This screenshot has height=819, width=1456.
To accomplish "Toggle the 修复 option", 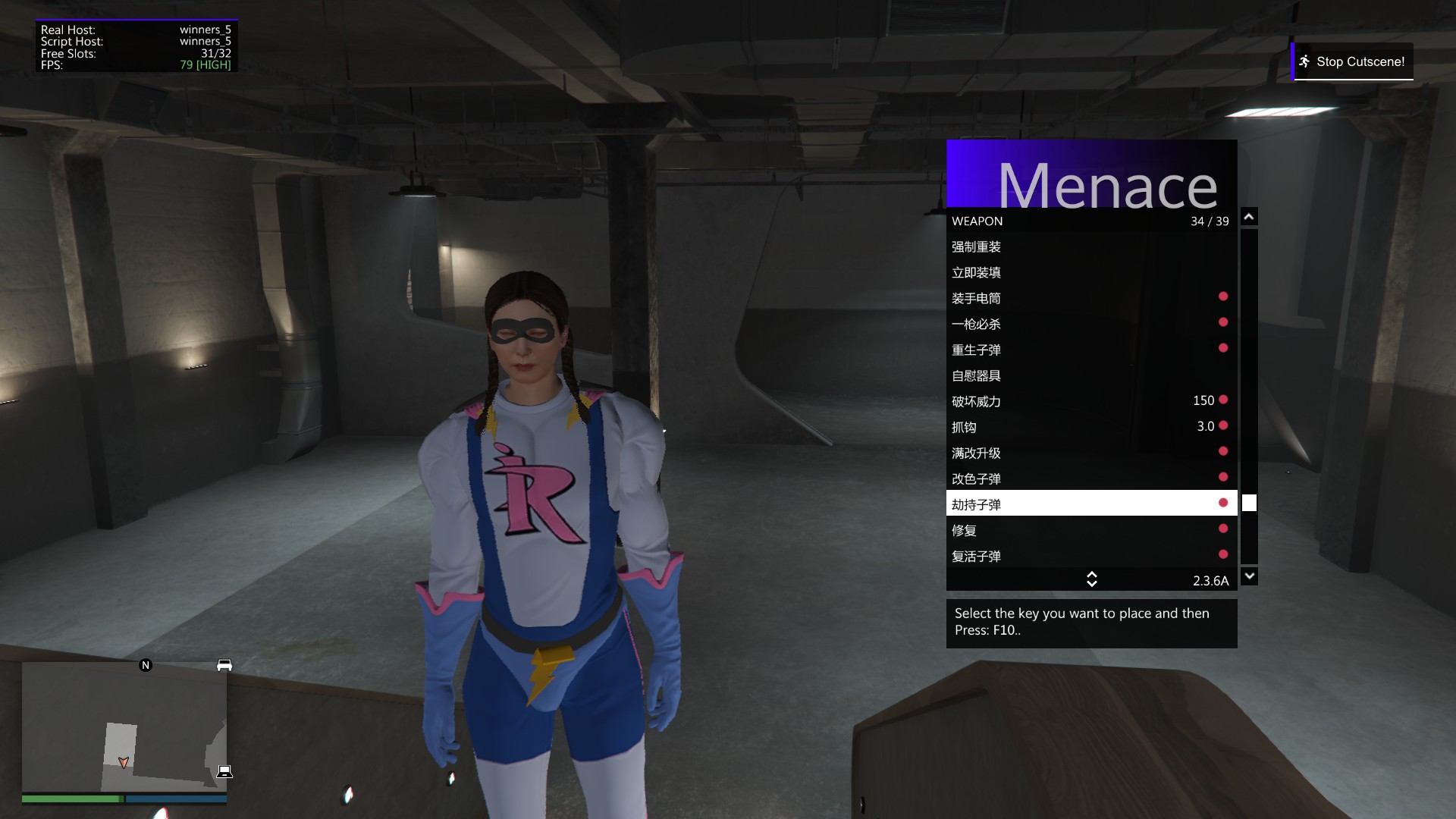I will tap(1090, 531).
